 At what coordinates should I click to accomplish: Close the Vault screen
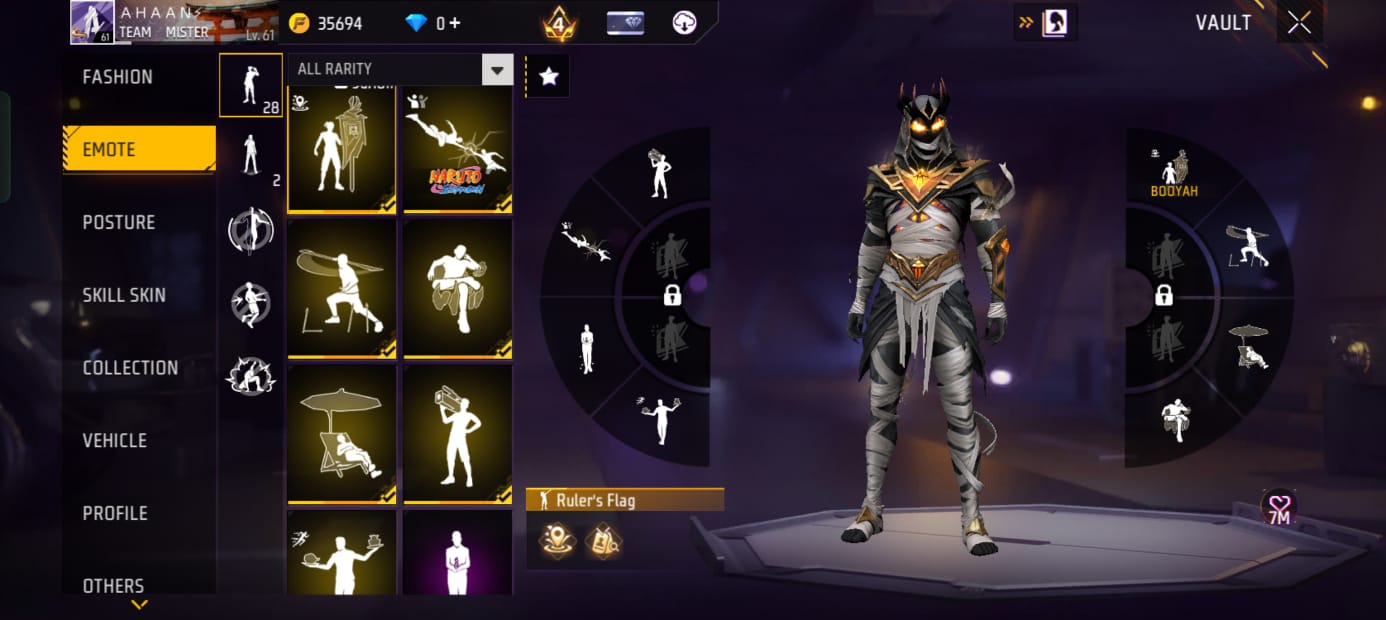coord(1299,22)
